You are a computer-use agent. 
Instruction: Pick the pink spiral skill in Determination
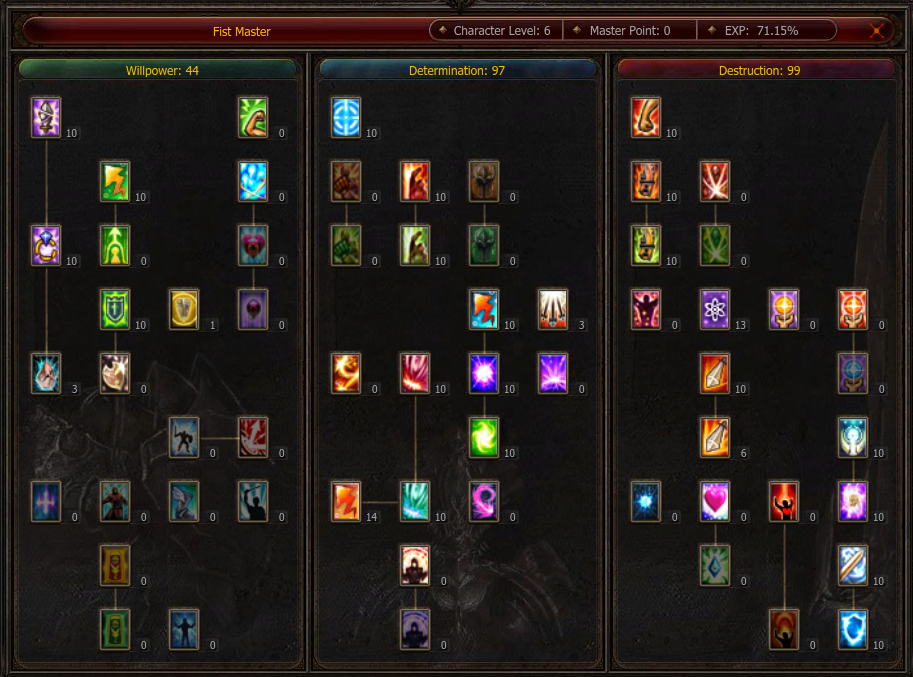pyautogui.click(x=484, y=501)
